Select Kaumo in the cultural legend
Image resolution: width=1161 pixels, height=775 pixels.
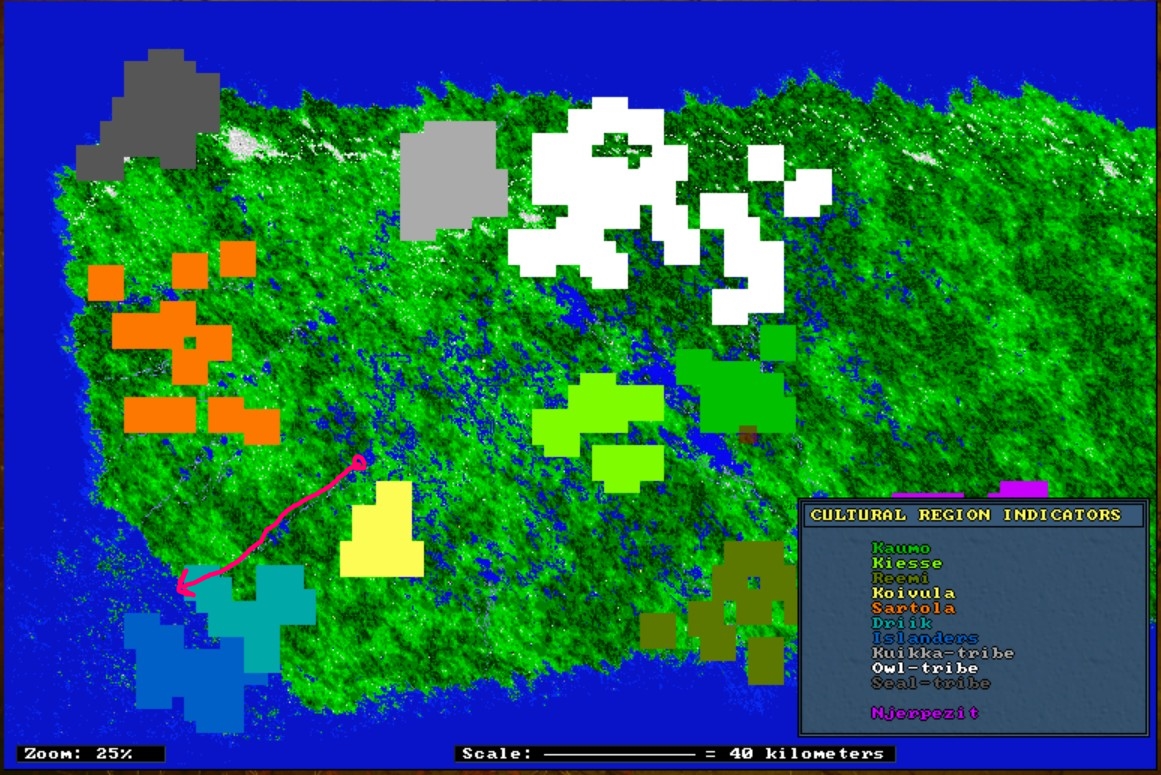pyautogui.click(x=900, y=548)
